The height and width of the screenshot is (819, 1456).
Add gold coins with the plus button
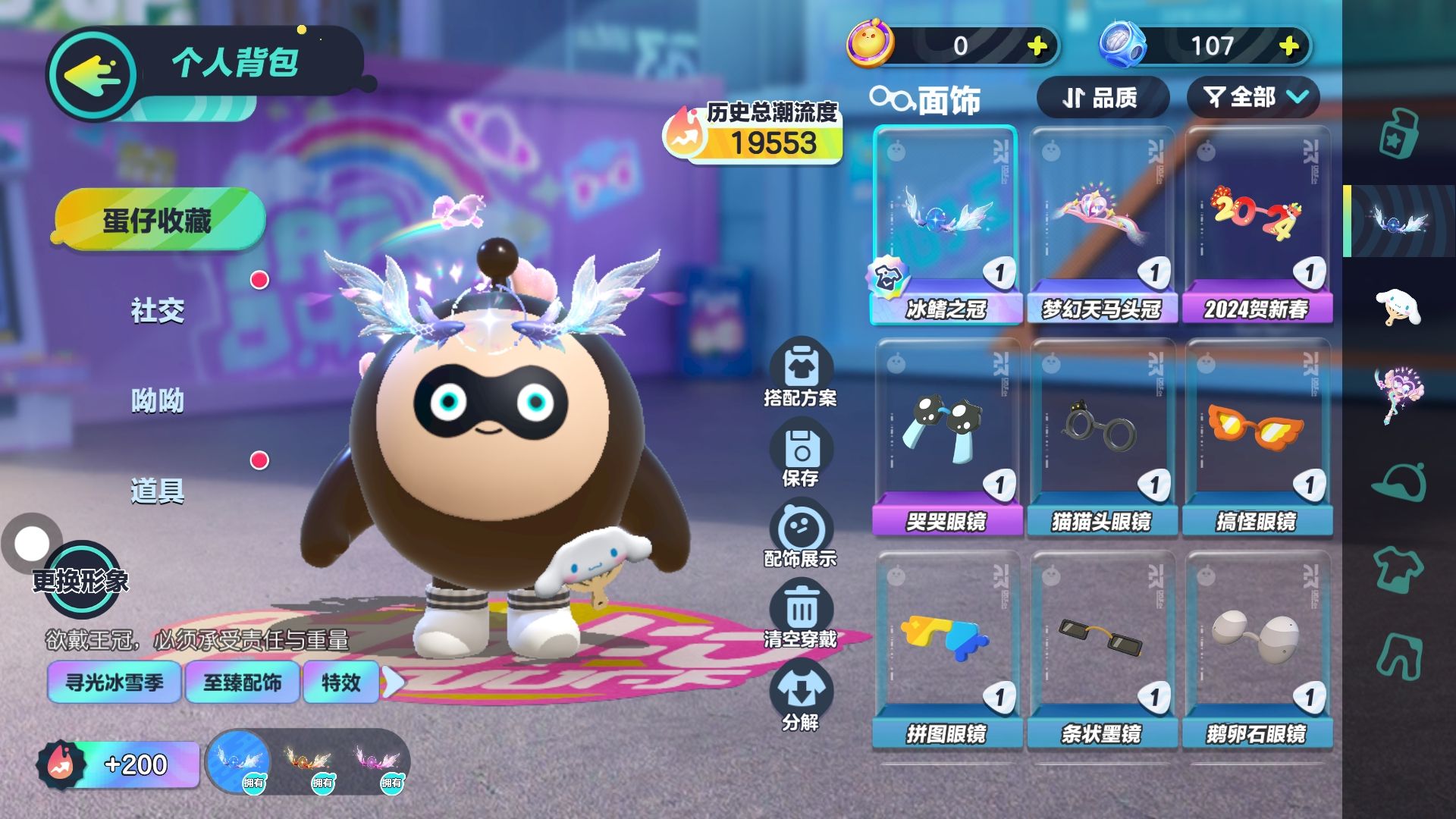(1037, 46)
